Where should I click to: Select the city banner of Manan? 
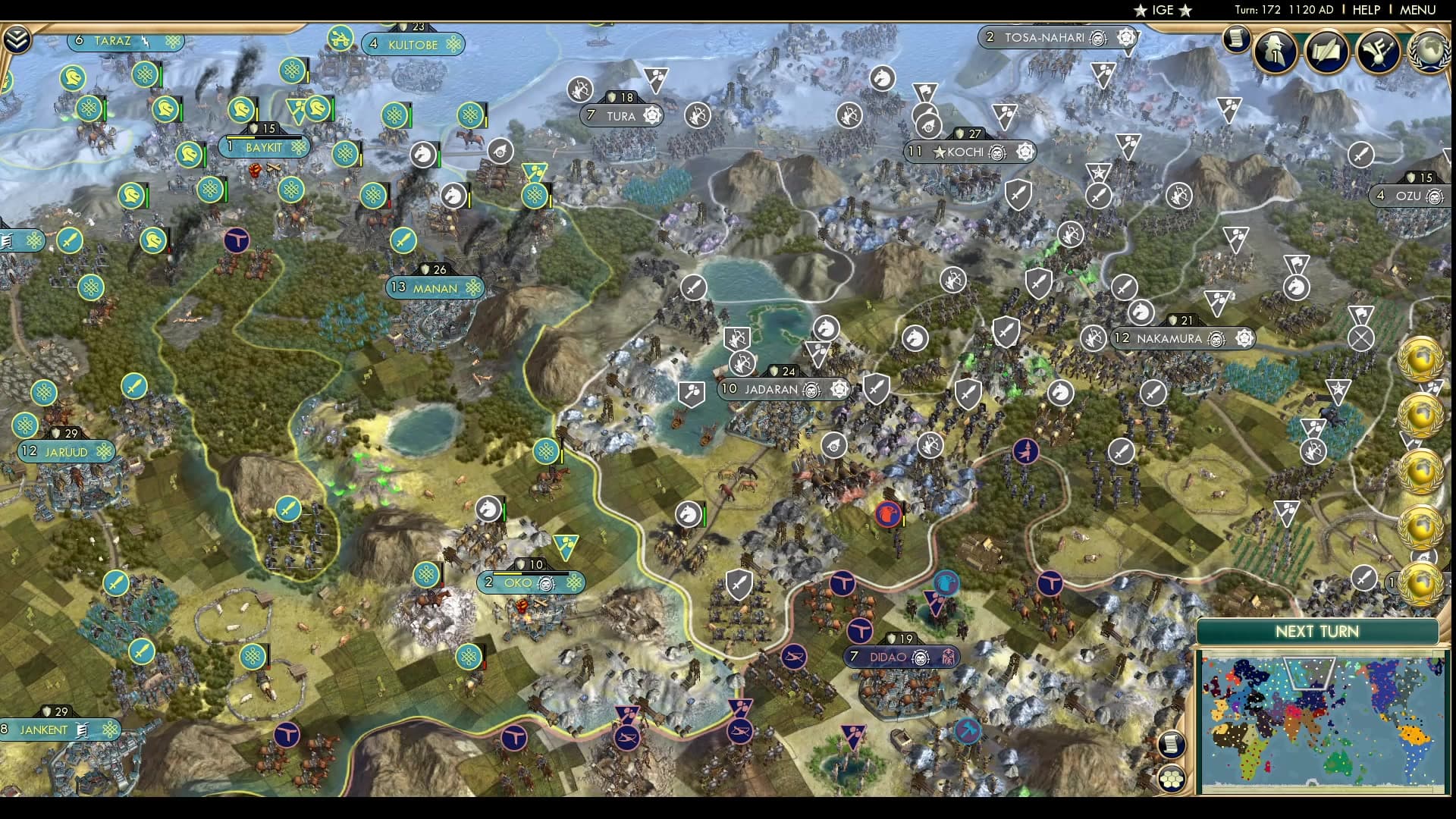(x=436, y=288)
